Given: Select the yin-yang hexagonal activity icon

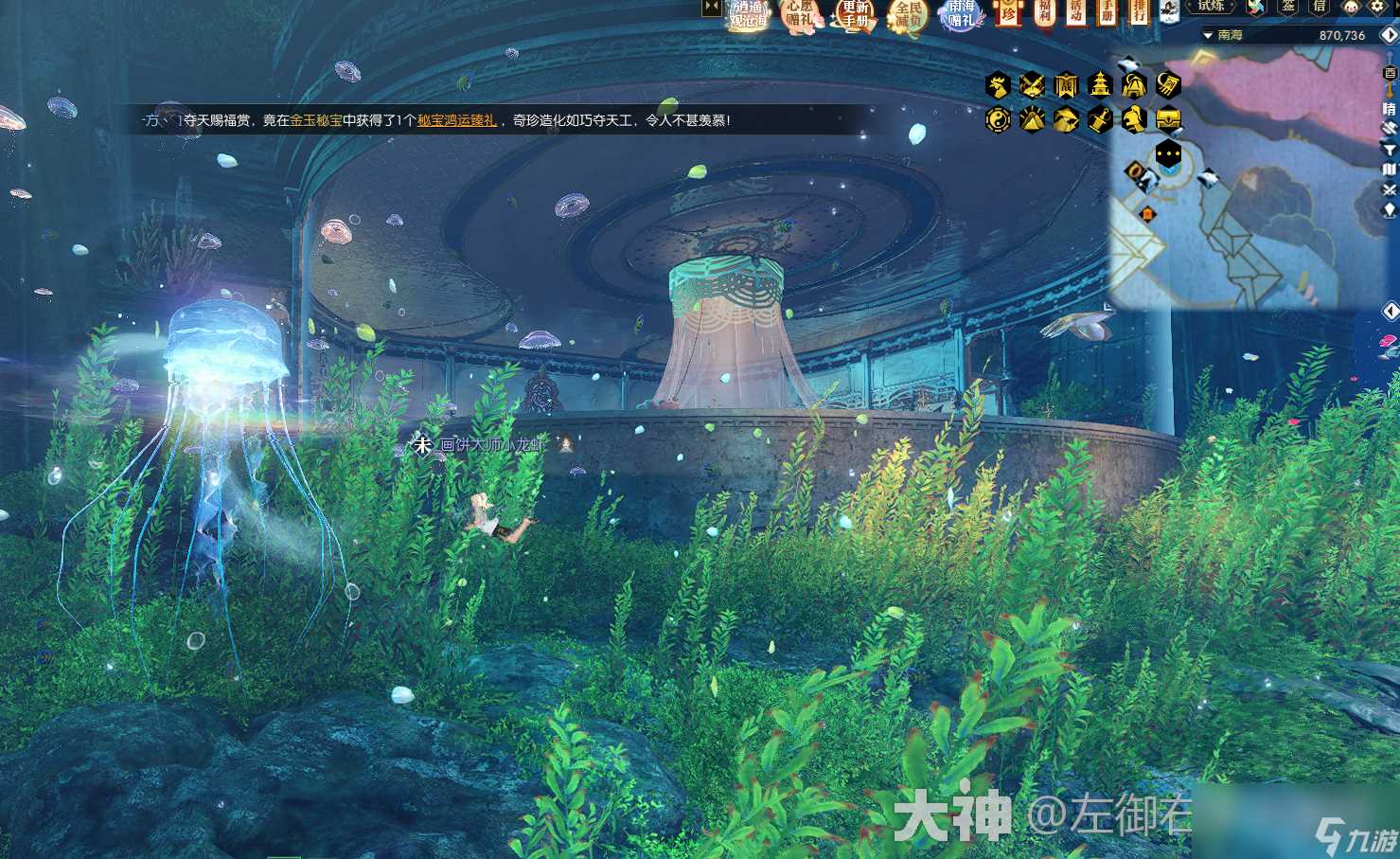Looking at the screenshot, I should coord(999,118).
